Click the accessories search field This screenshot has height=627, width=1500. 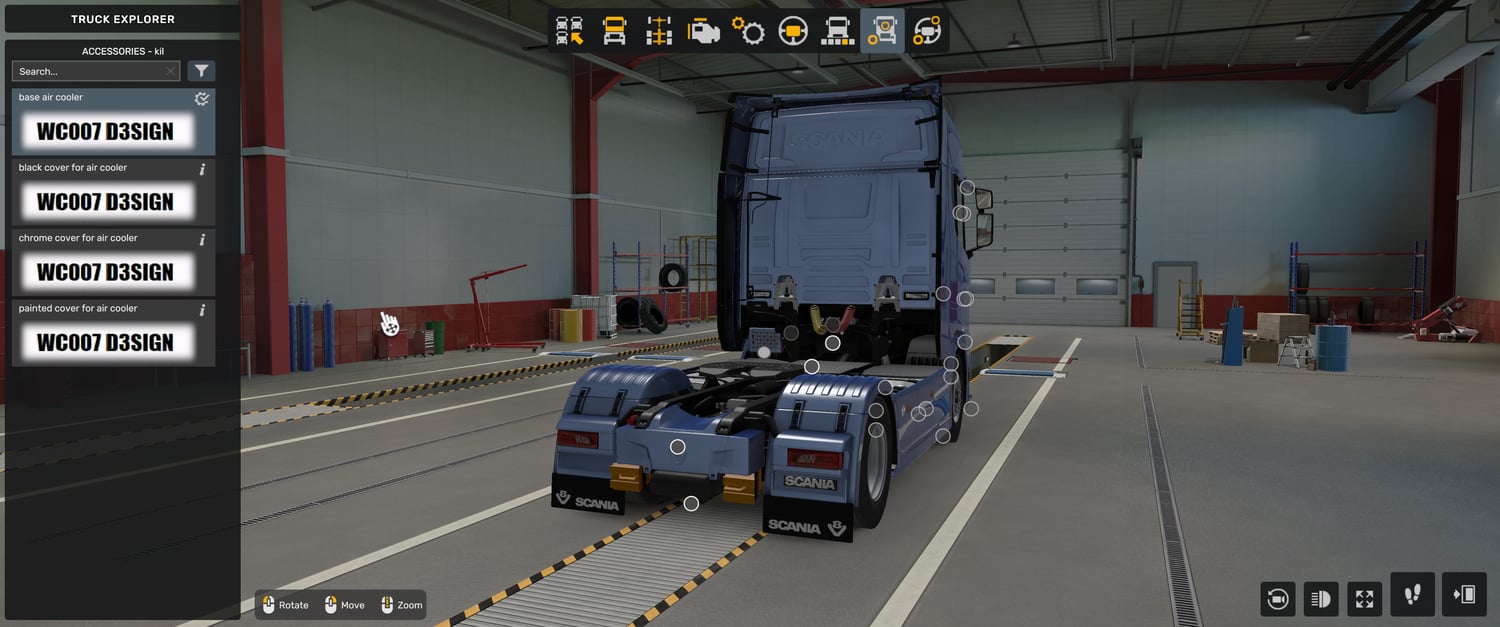pyautogui.click(x=88, y=71)
